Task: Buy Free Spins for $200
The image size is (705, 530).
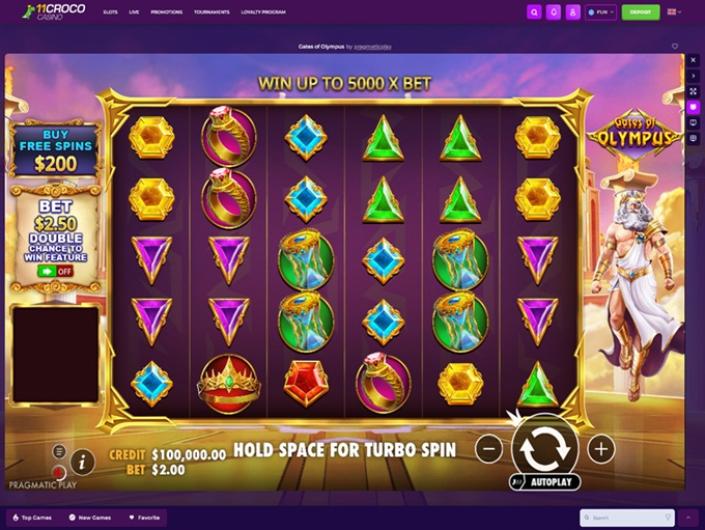Action: pyautogui.click(x=54, y=150)
